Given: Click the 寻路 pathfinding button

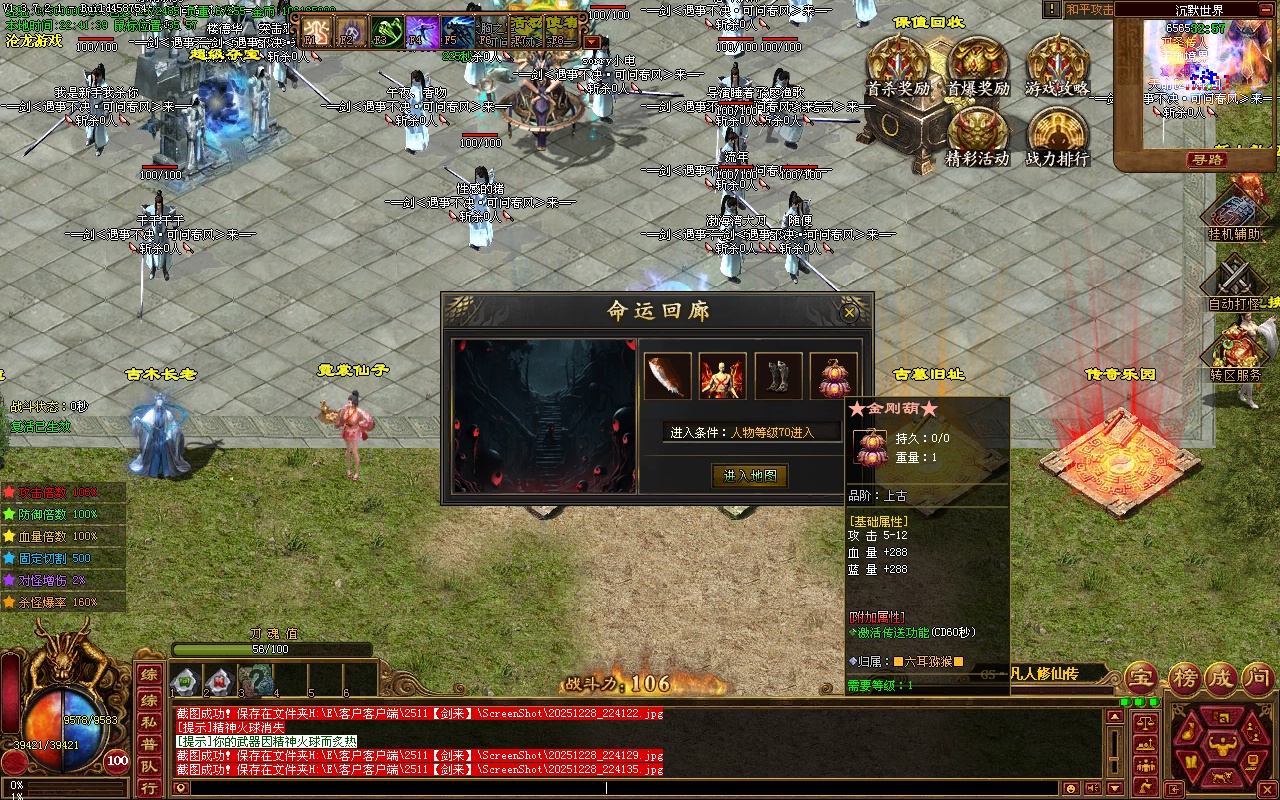Looking at the screenshot, I should (1207, 160).
